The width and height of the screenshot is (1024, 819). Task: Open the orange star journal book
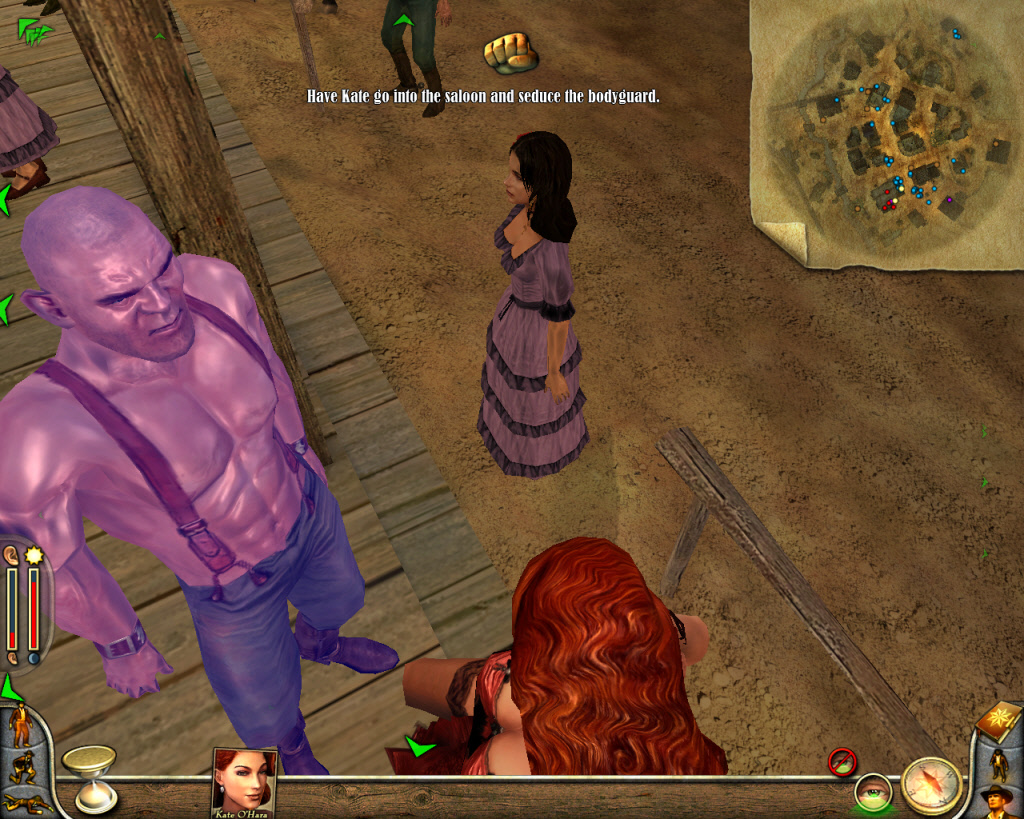pos(999,721)
